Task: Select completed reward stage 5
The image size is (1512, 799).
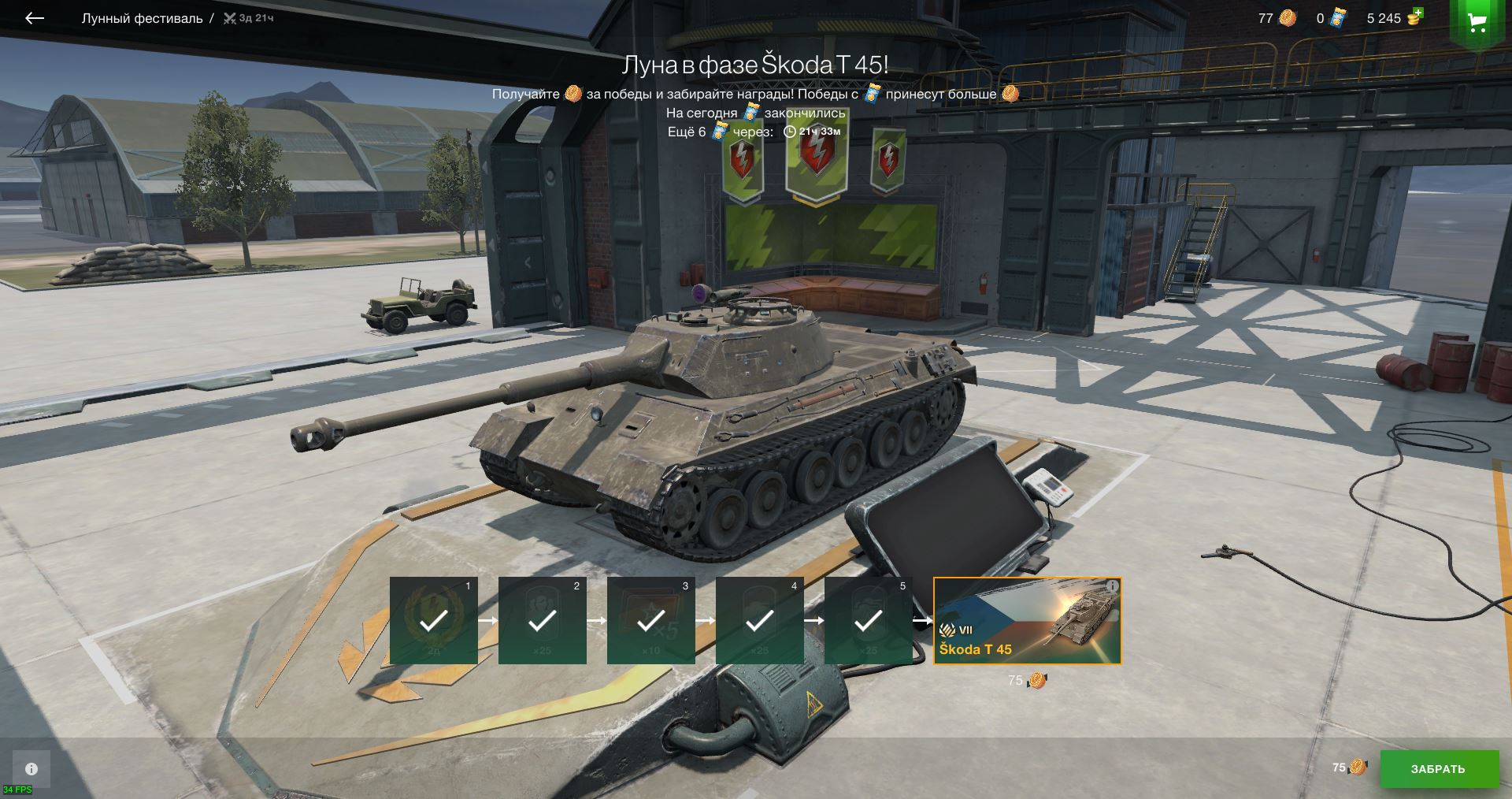Action: click(x=868, y=621)
